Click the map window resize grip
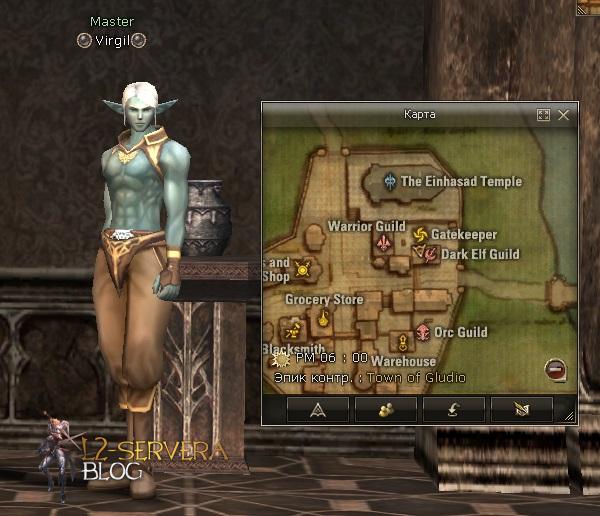This screenshot has width=600, height=516. pos(569,415)
